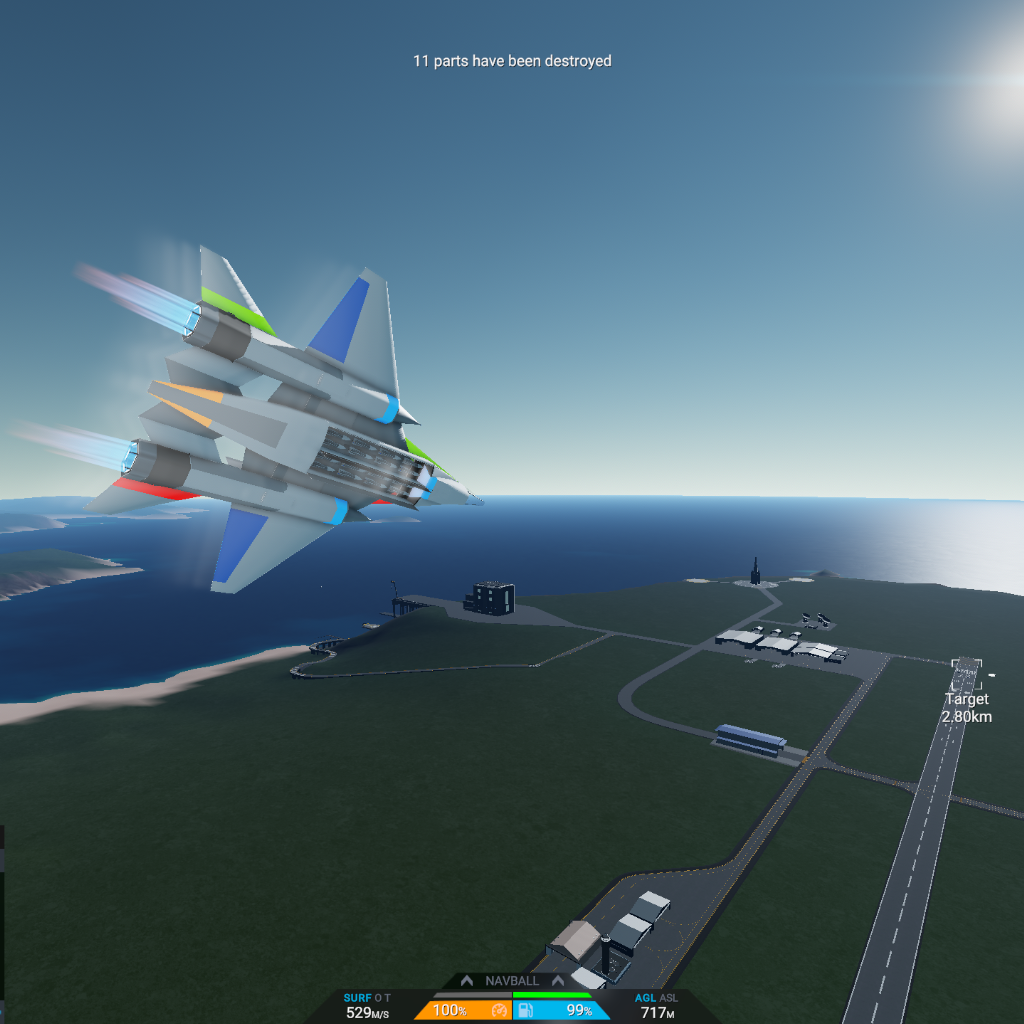Select the SURF velocity mode
The height and width of the screenshot is (1024, 1024).
tap(357, 998)
